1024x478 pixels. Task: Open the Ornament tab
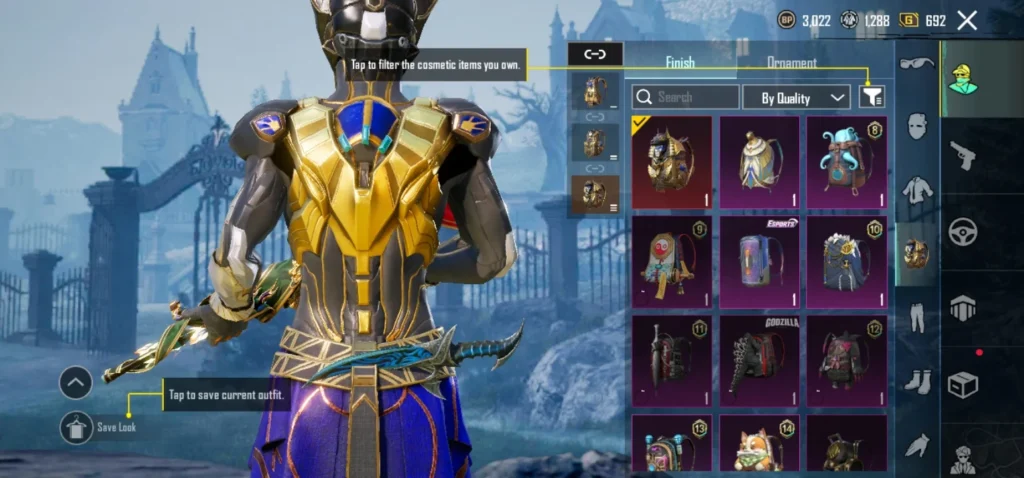791,62
